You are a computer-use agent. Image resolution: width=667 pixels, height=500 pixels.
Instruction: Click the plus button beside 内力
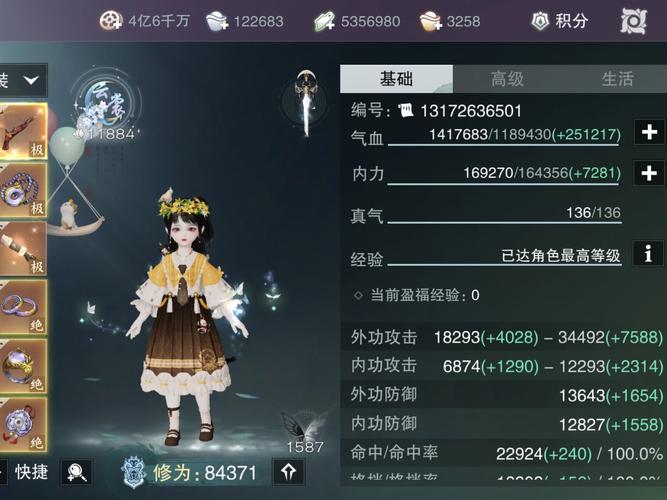click(x=649, y=173)
